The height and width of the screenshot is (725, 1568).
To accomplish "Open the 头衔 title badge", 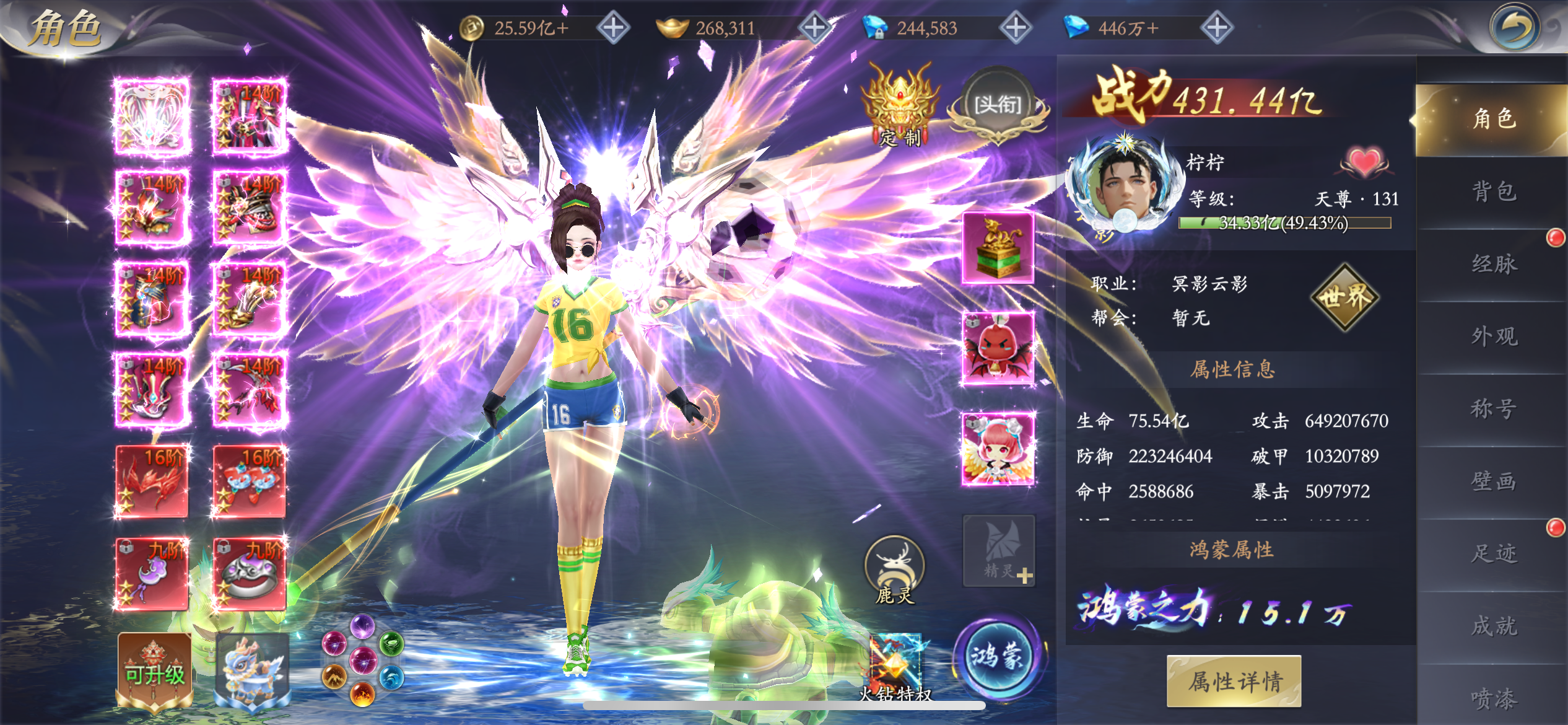I will (997, 107).
